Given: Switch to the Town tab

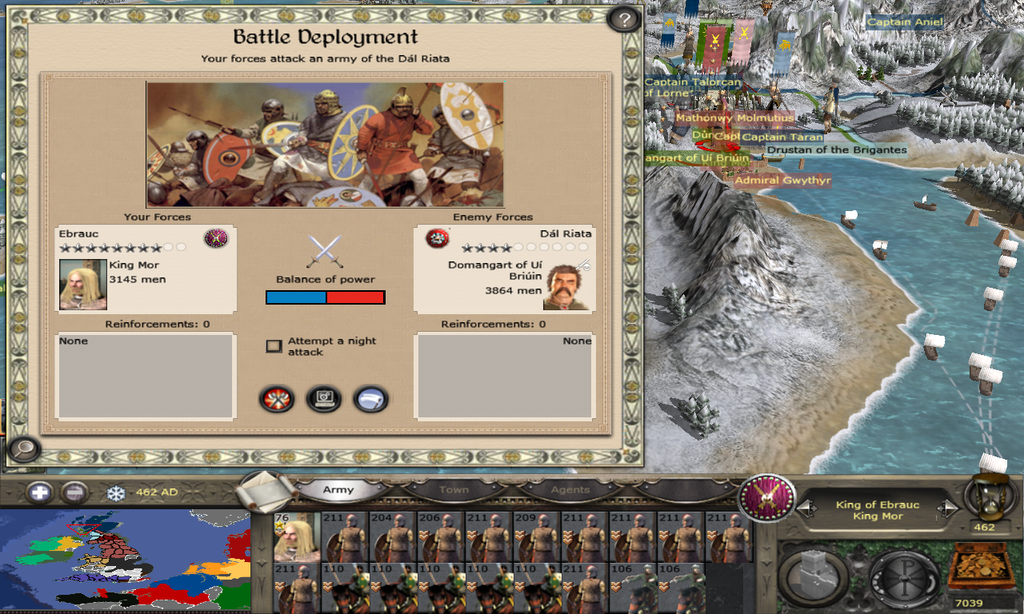Looking at the screenshot, I should [453, 490].
